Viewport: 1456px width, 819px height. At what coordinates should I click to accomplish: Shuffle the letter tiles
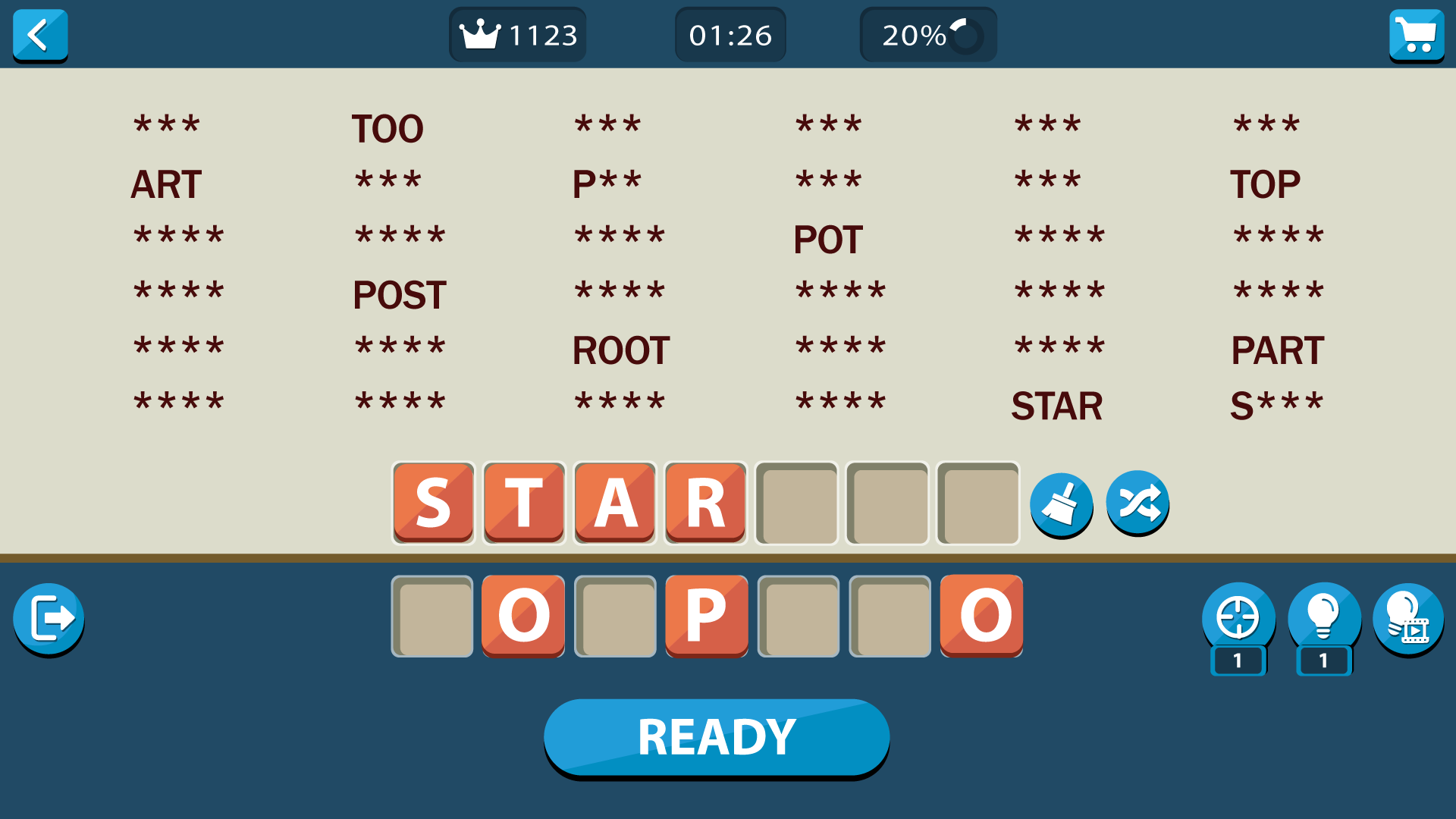tap(1137, 503)
